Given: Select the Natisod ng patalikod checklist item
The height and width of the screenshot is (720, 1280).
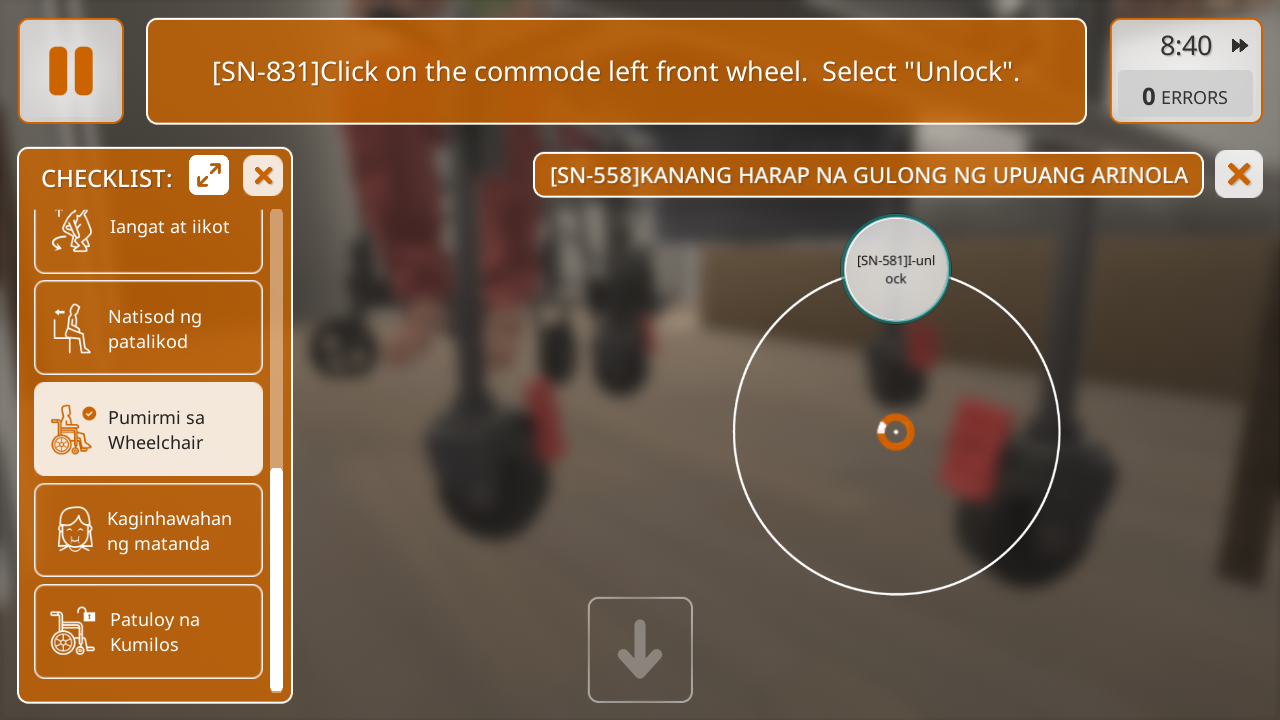Looking at the screenshot, I should tap(148, 328).
